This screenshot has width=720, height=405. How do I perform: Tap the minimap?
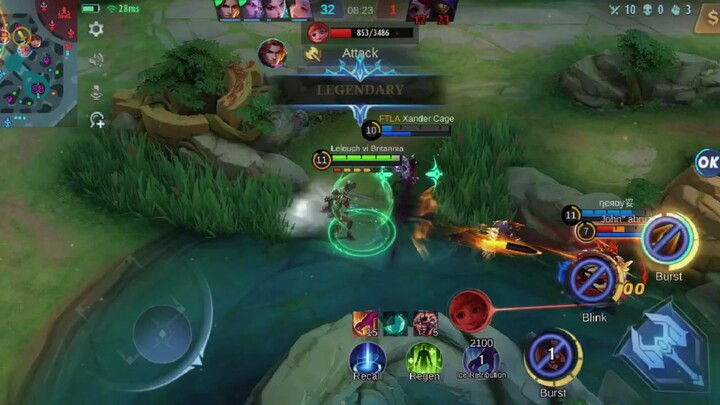pos(38,62)
